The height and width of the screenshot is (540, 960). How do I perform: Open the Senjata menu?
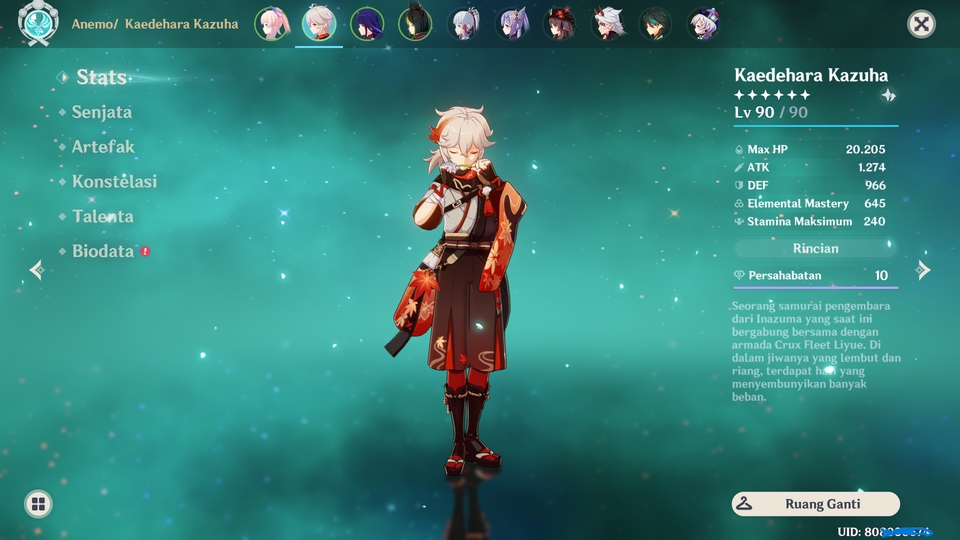pyautogui.click(x=101, y=112)
